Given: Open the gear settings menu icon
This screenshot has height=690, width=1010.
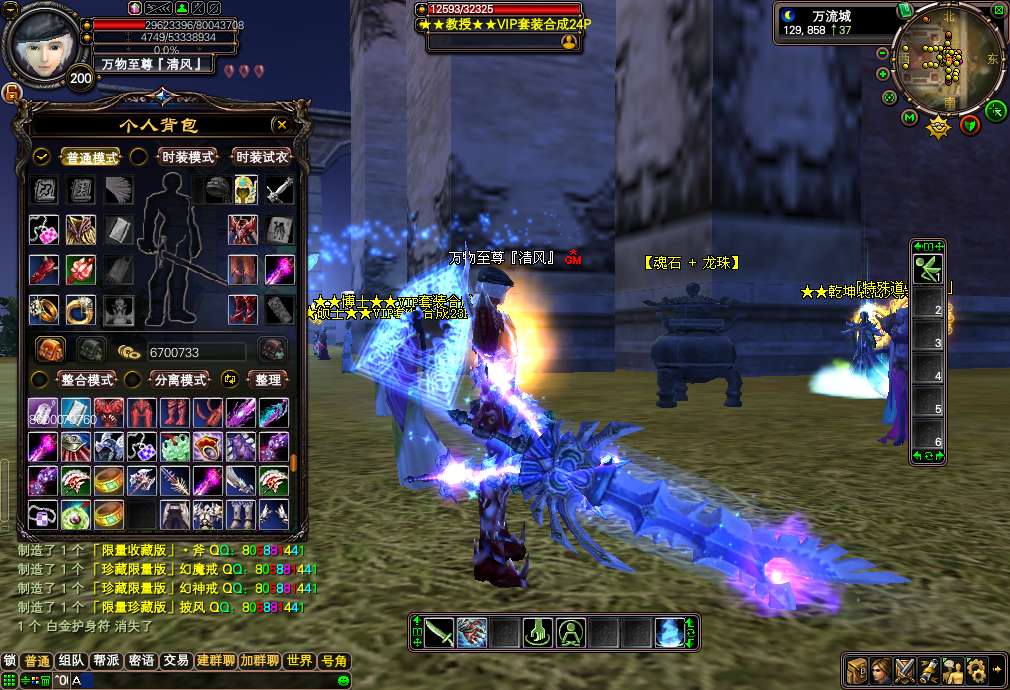Looking at the screenshot, I should point(976,670).
